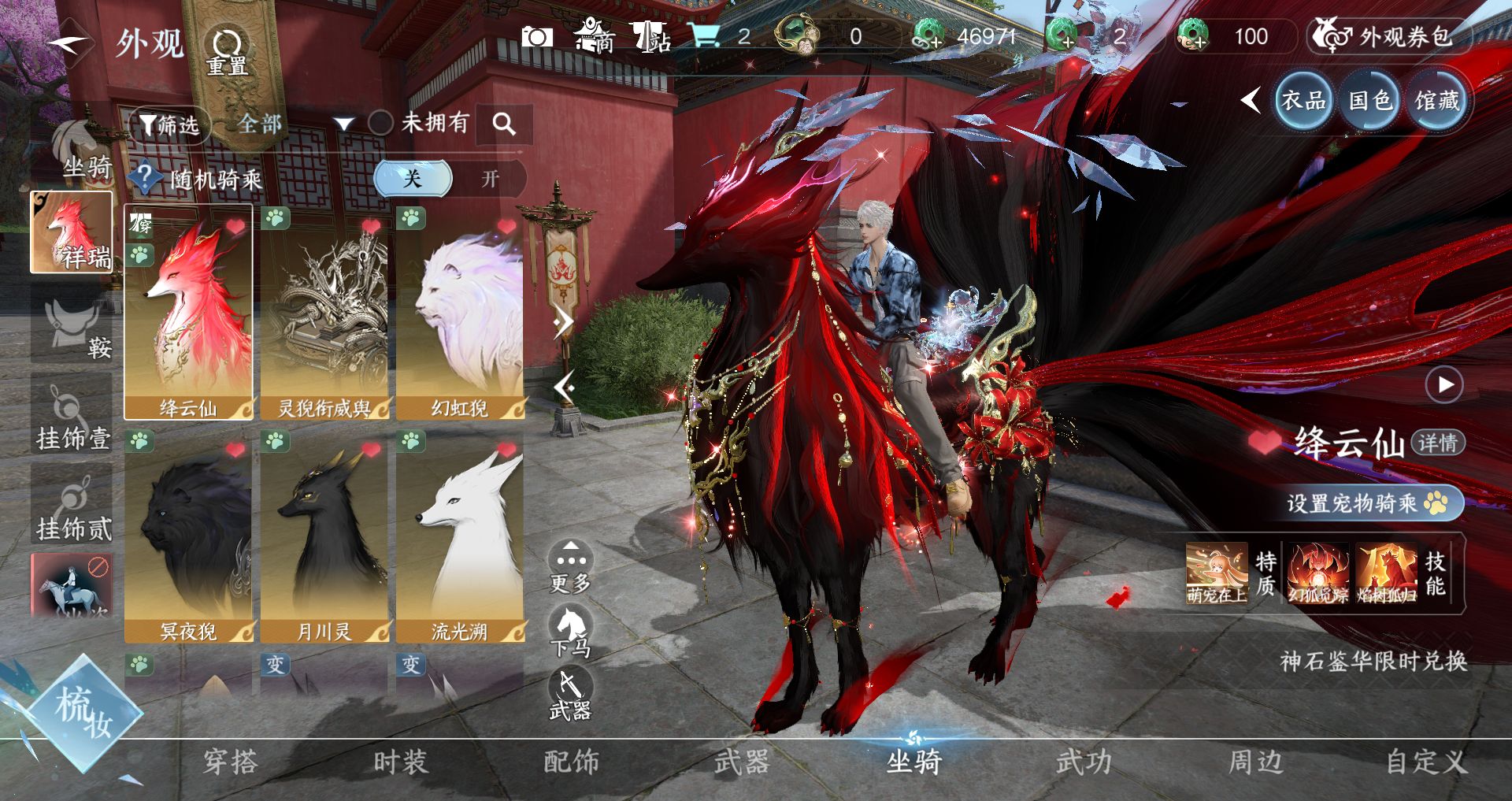Image resolution: width=1512 pixels, height=801 pixels.
Task: Toggle the 未拥有 unowned filter
Action: [x=381, y=123]
